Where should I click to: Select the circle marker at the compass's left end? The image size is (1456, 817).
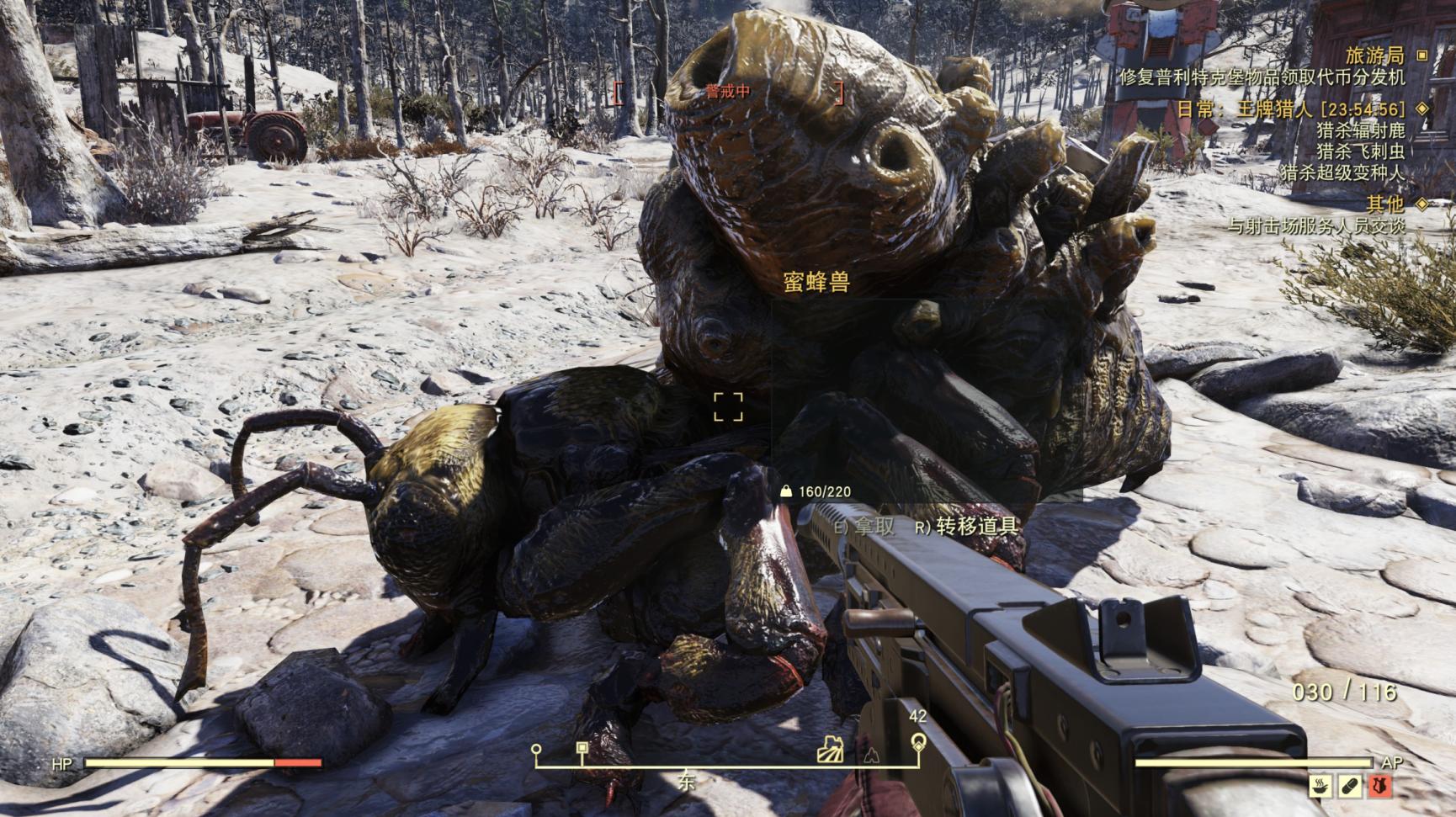(536, 749)
